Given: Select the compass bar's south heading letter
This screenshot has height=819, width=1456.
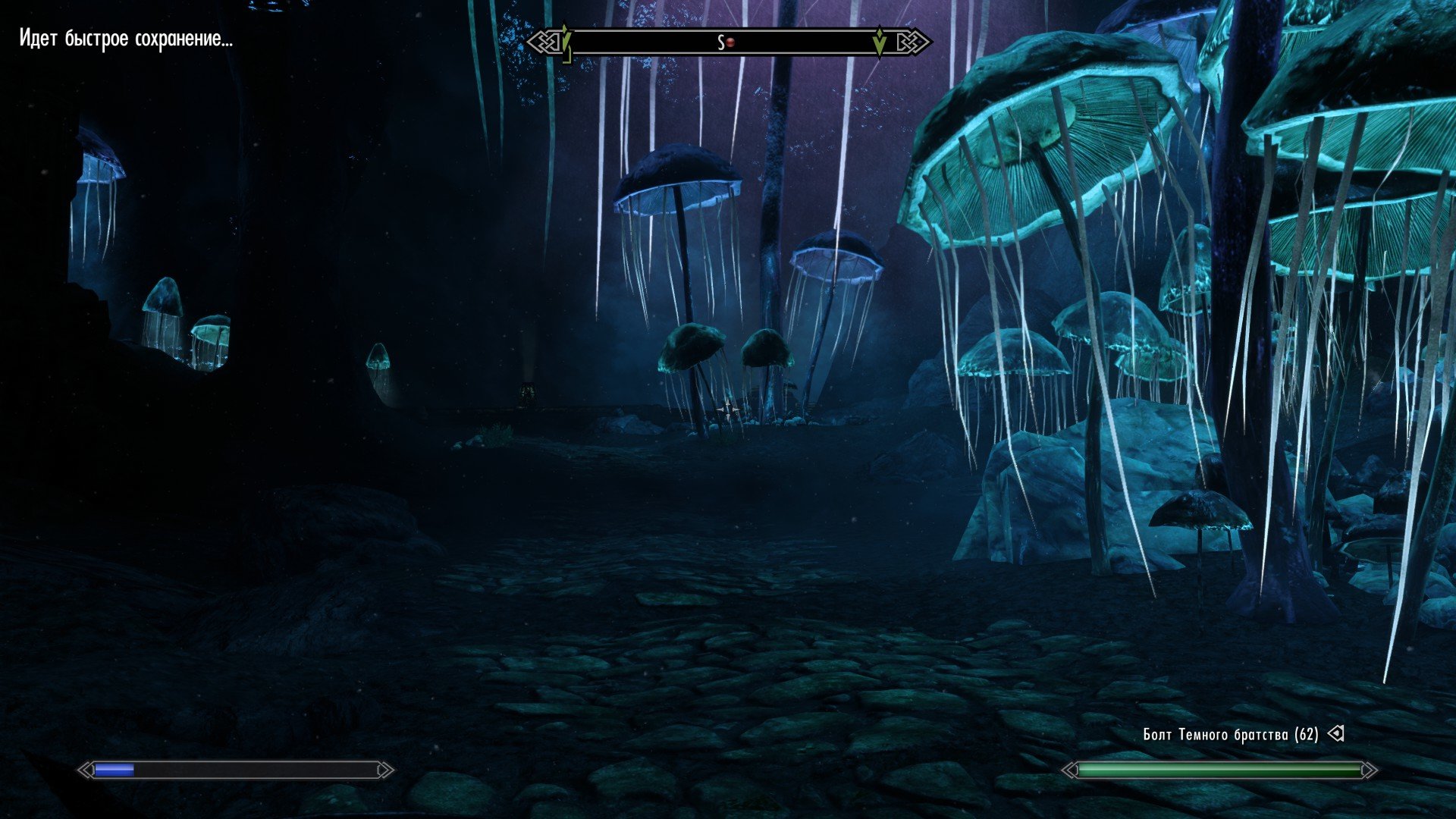Looking at the screenshot, I should [x=720, y=42].
